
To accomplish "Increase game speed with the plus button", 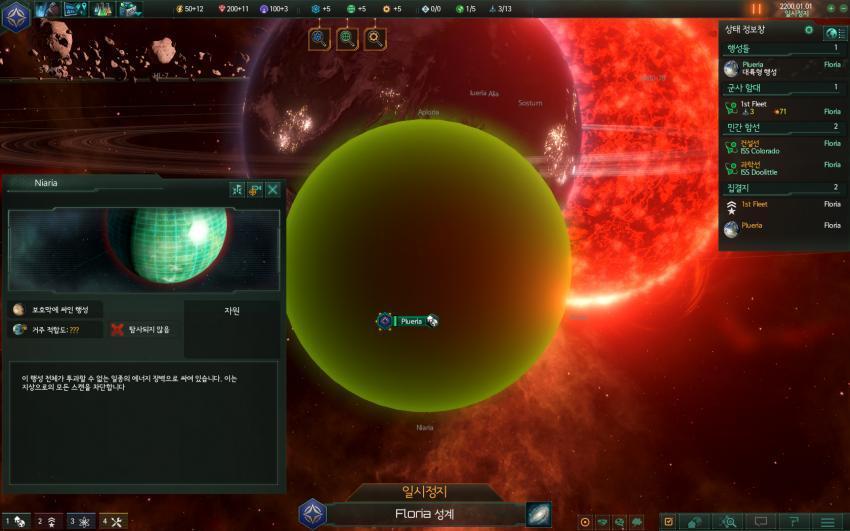I will coord(830,9).
